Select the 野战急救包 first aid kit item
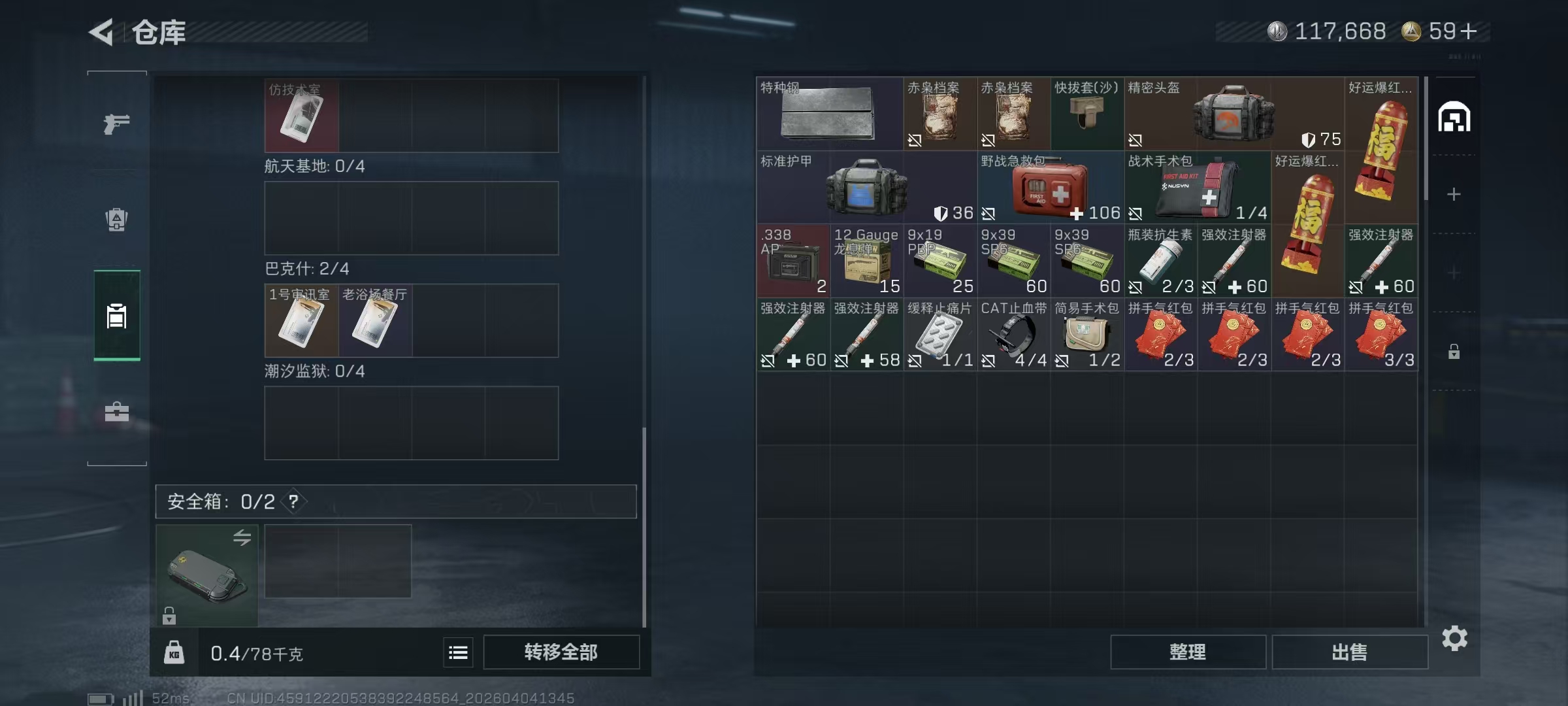The height and width of the screenshot is (706, 1568). coord(1051,190)
